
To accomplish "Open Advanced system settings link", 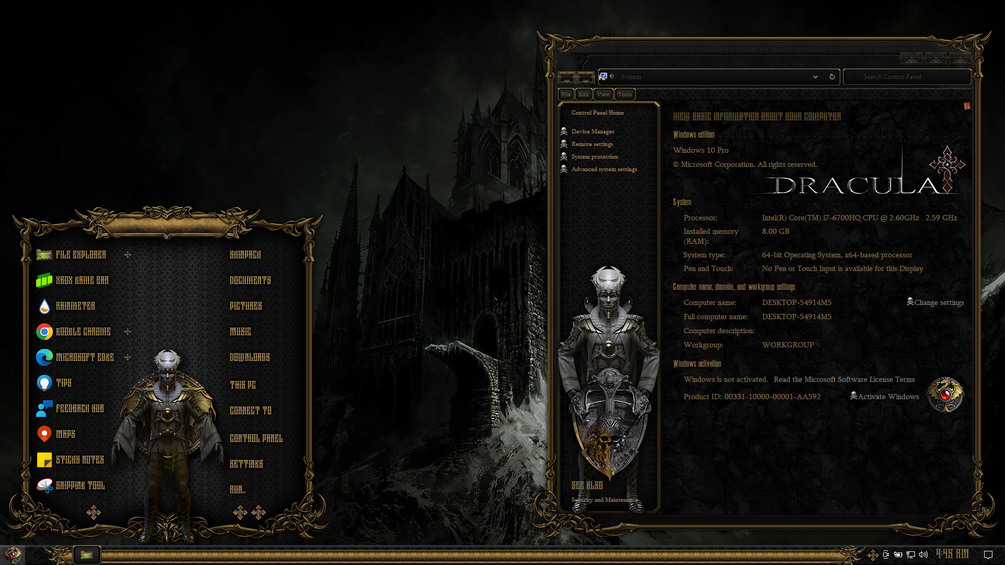I will point(604,170).
